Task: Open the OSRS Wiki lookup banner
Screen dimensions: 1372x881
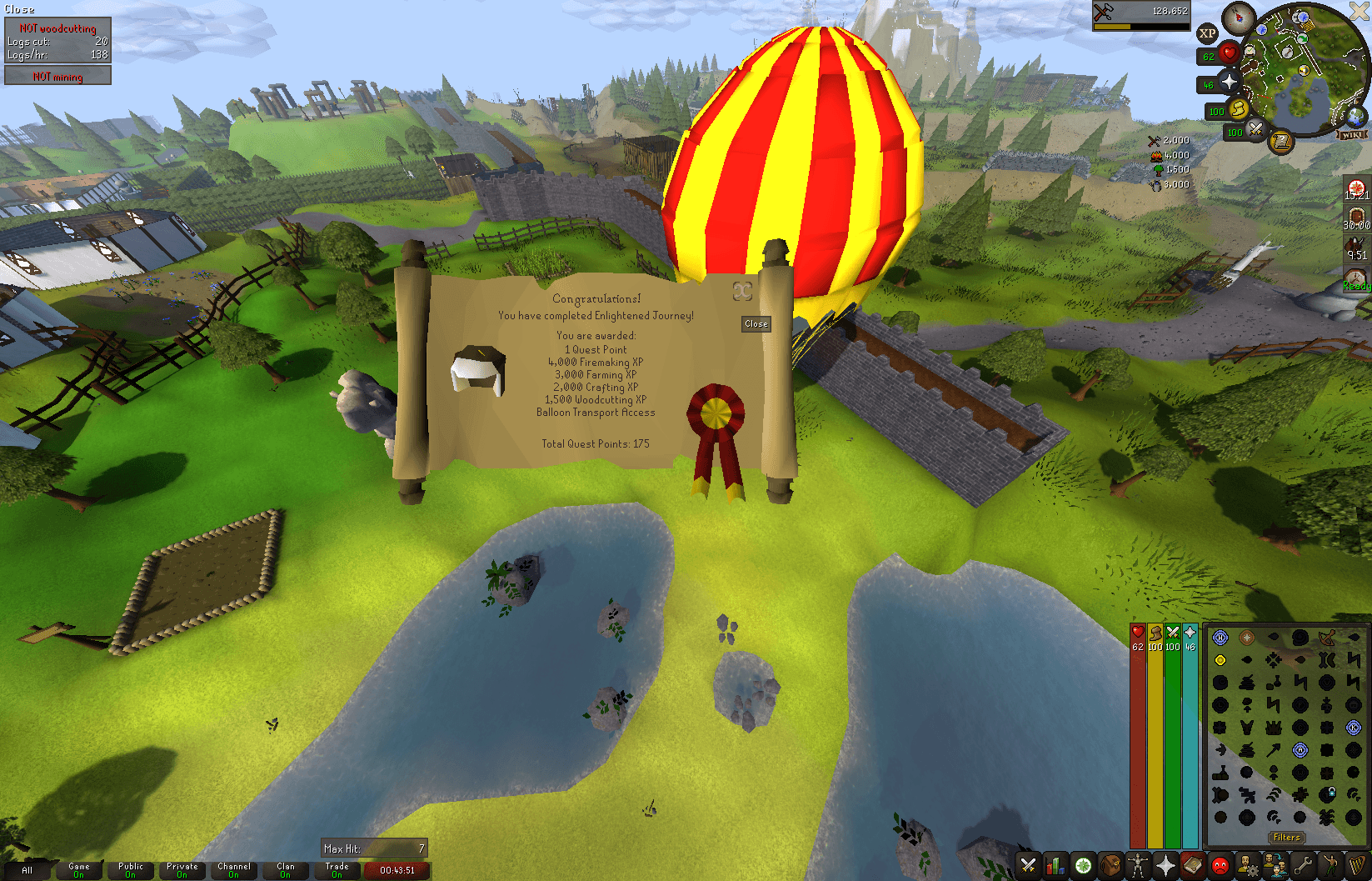Action: [1353, 133]
